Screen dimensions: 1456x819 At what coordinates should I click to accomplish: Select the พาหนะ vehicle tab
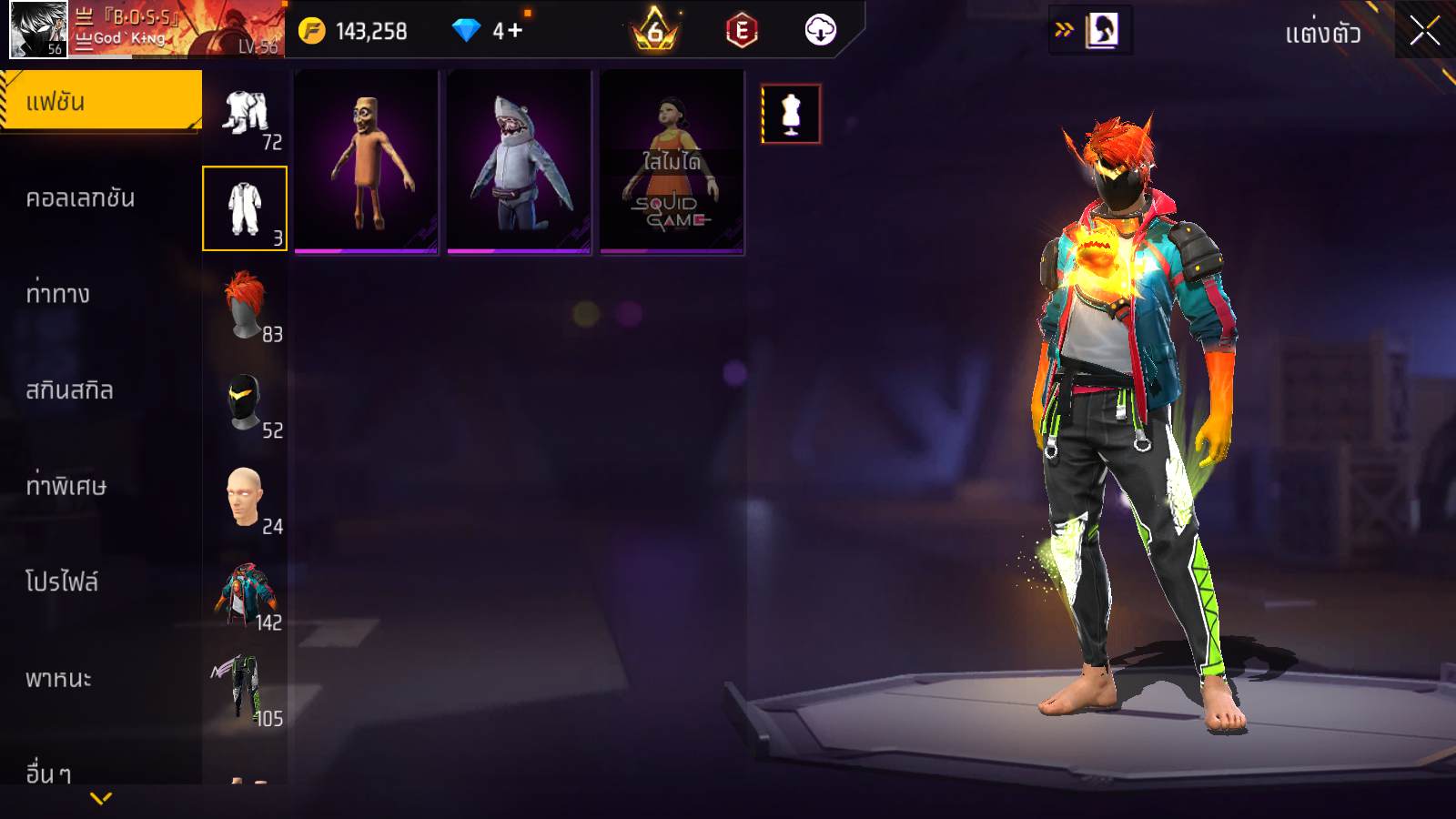point(58,679)
